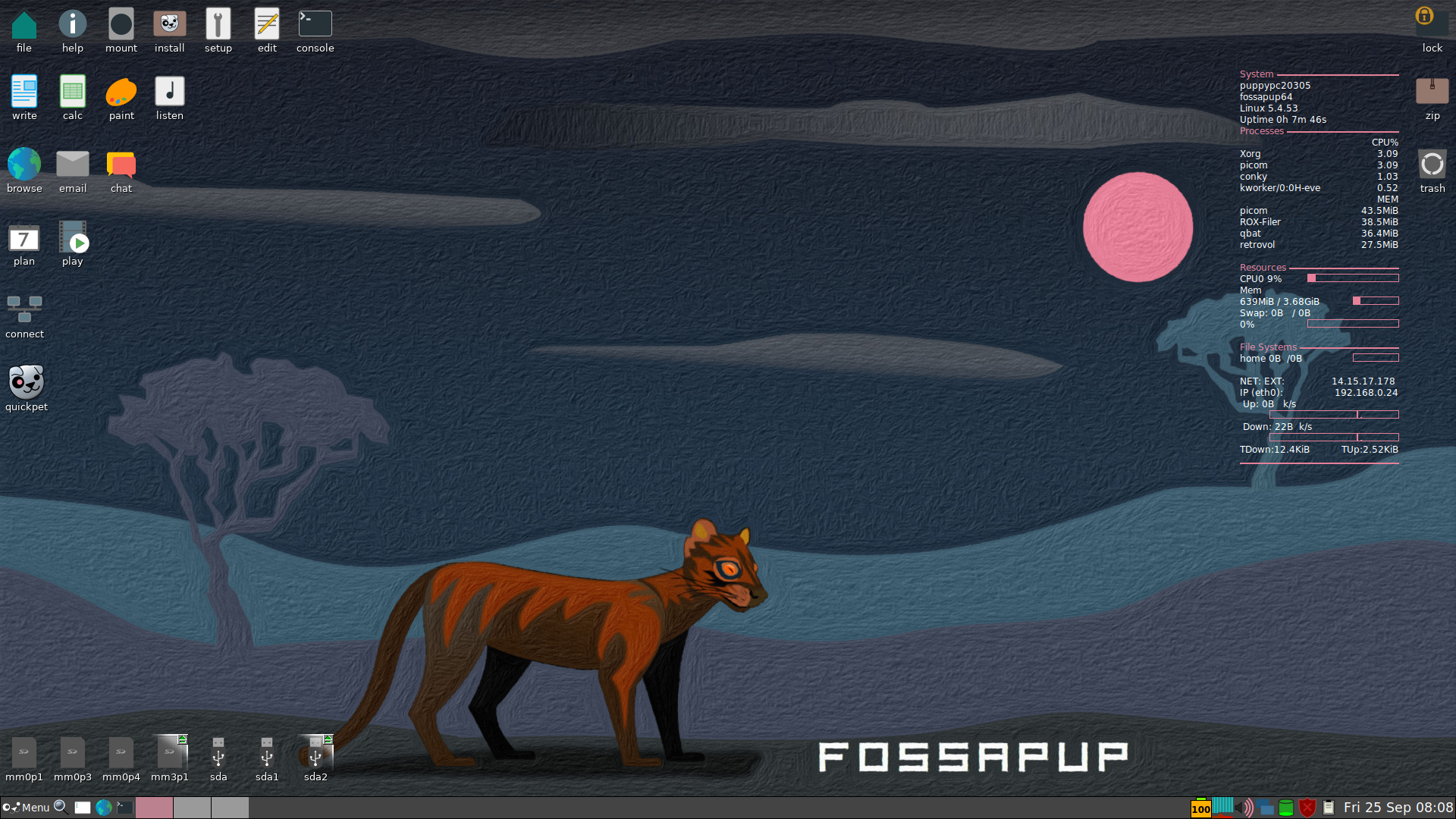Open the clipboard manager in the tray

[x=1329, y=808]
